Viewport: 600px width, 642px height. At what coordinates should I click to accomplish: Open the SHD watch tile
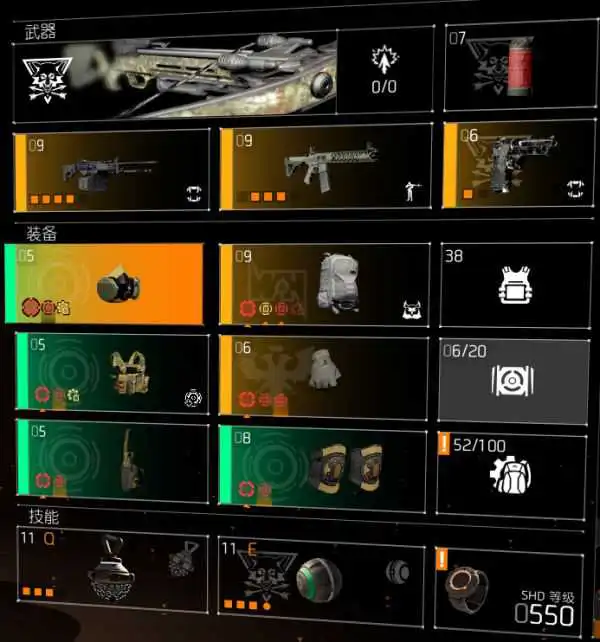[508, 590]
